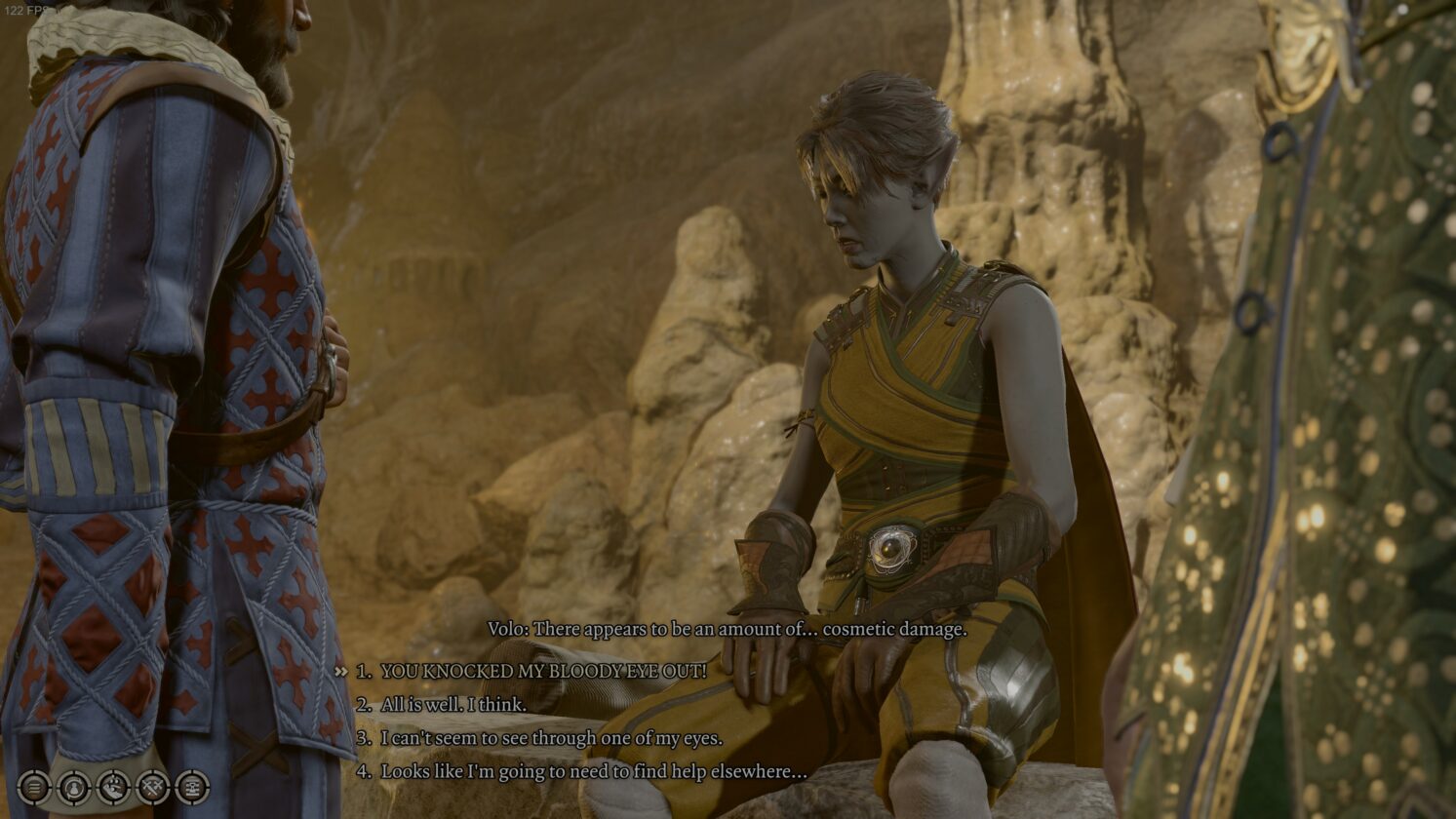Open the dialogue history log icon
Image resolution: width=1456 pixels, height=819 pixels.
coord(34,787)
